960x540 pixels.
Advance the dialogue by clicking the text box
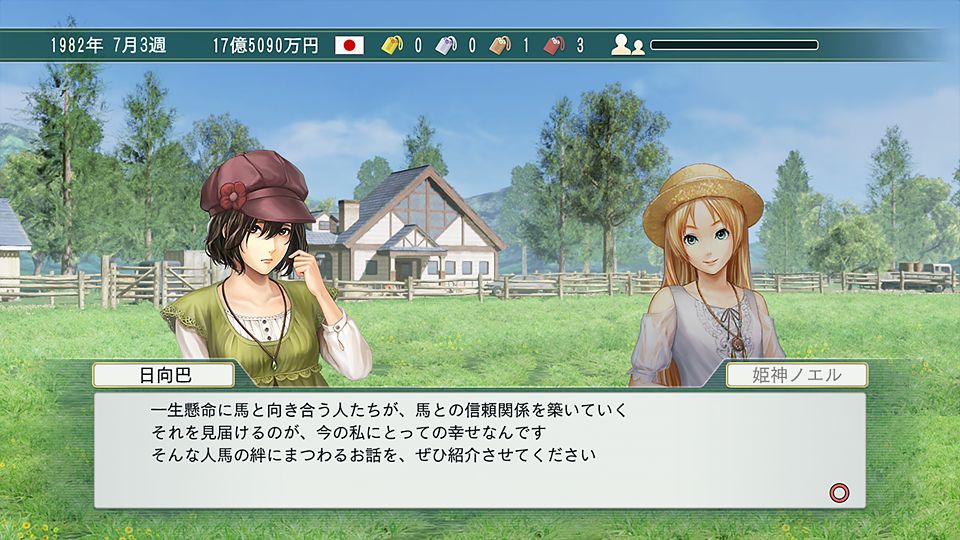(480, 449)
